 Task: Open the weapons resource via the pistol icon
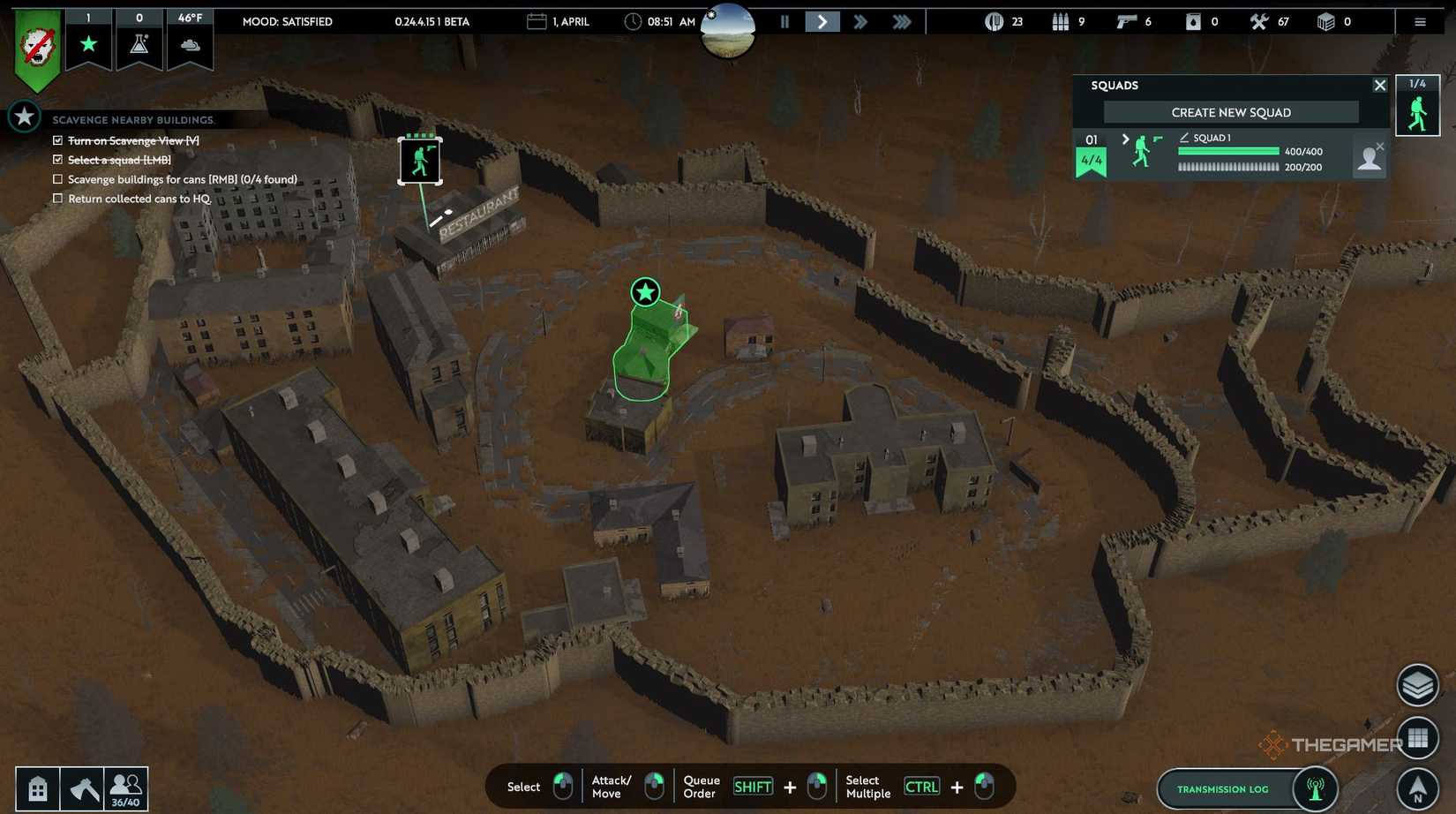(1126, 21)
